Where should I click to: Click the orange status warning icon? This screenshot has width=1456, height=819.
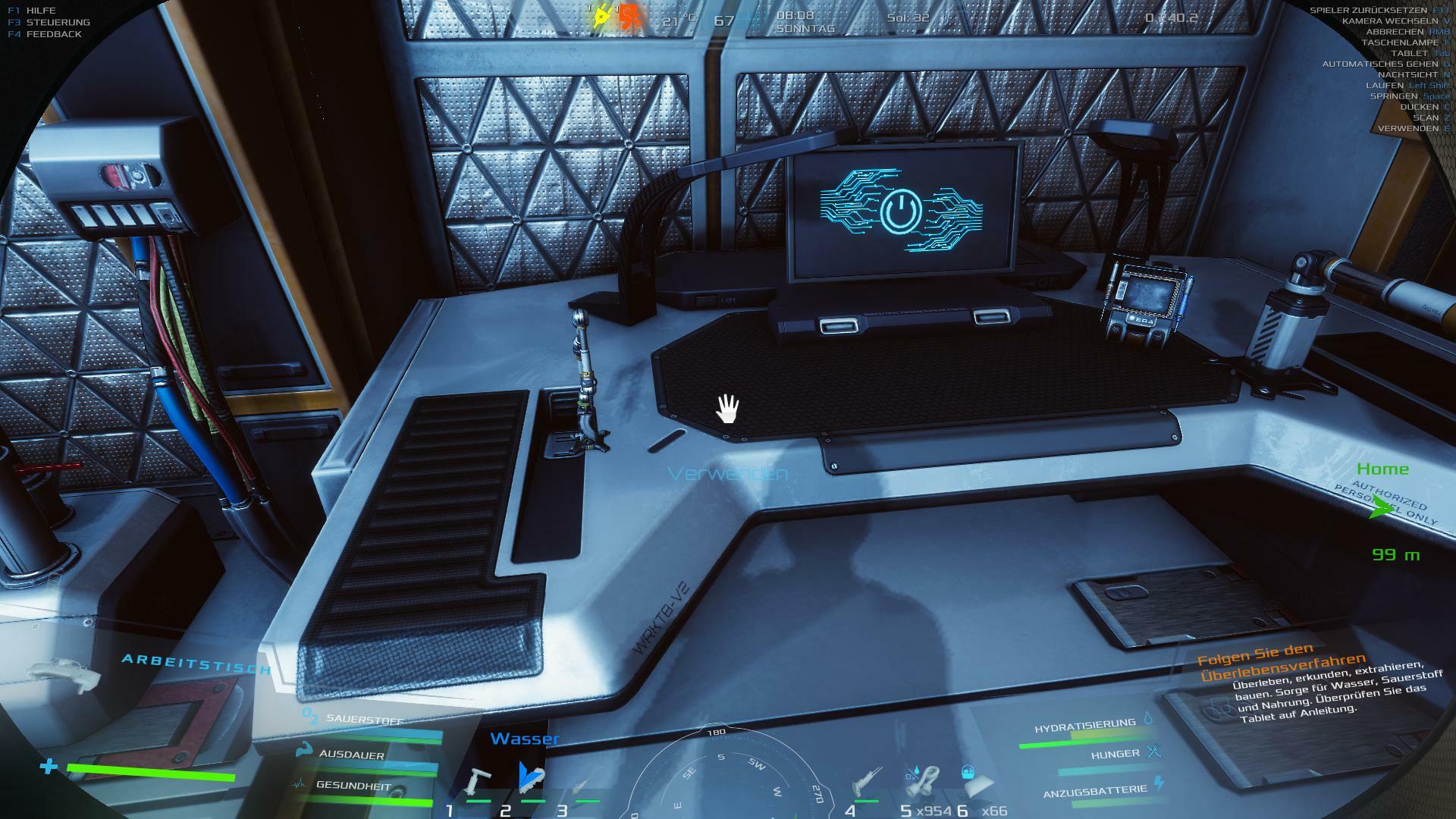pyautogui.click(x=629, y=17)
